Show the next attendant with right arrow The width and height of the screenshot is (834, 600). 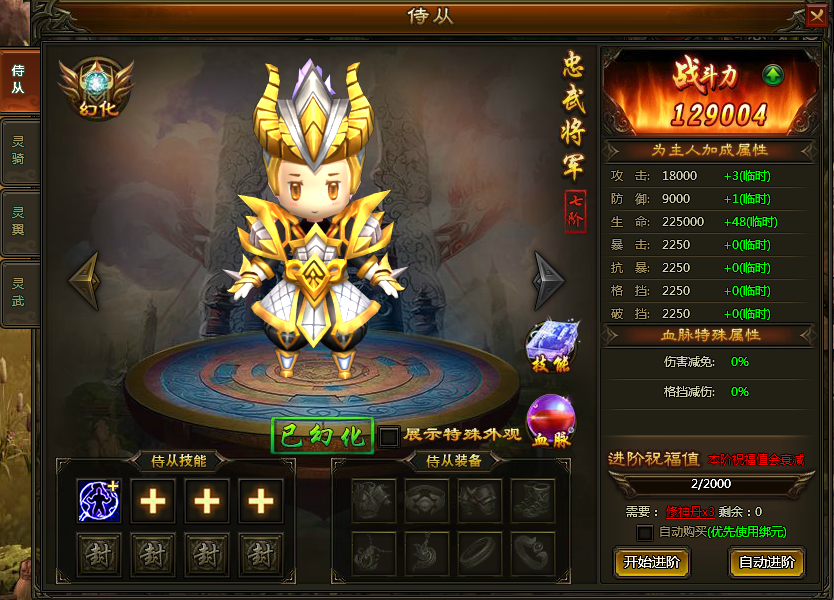548,280
